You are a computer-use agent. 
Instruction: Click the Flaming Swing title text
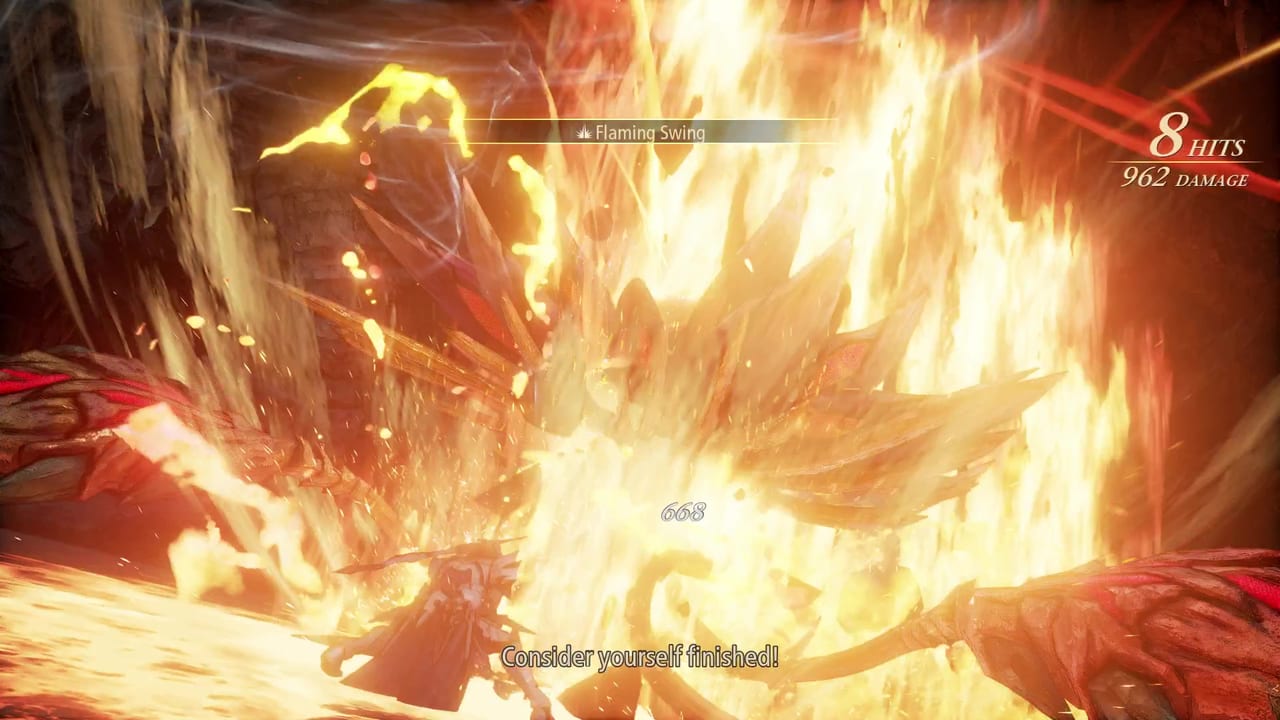click(650, 132)
